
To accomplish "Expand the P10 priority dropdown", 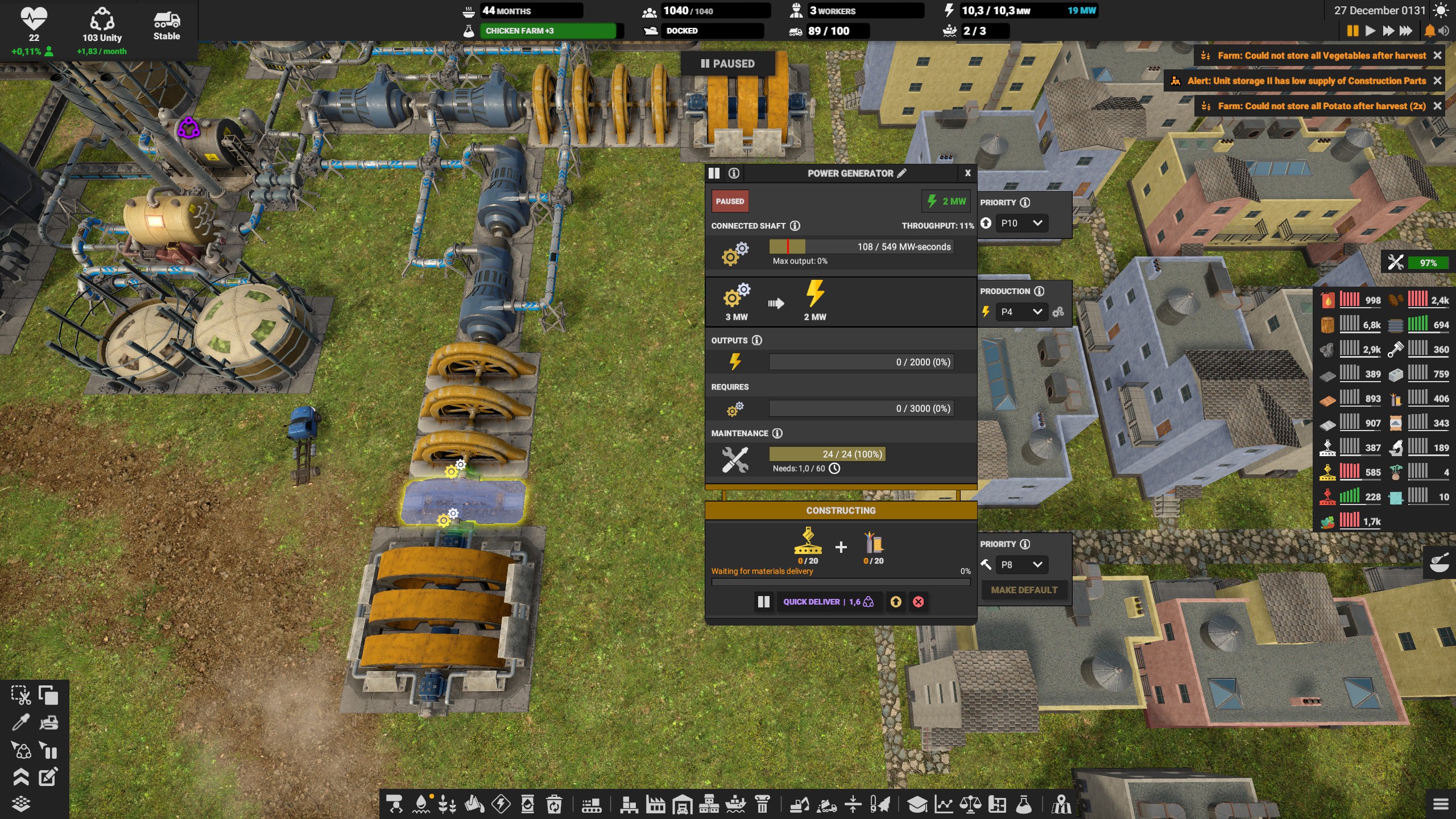I will pyautogui.click(x=1021, y=223).
